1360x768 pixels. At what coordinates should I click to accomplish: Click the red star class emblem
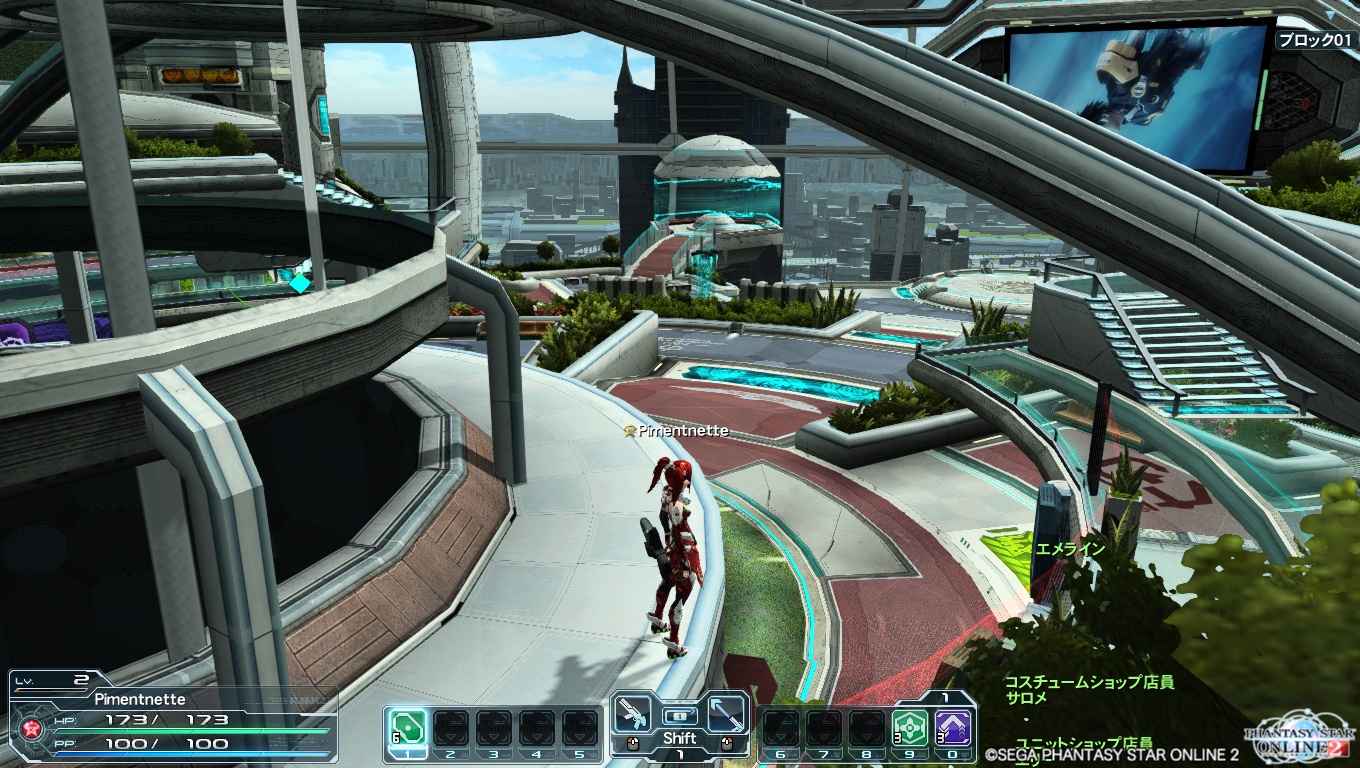pyautogui.click(x=31, y=729)
